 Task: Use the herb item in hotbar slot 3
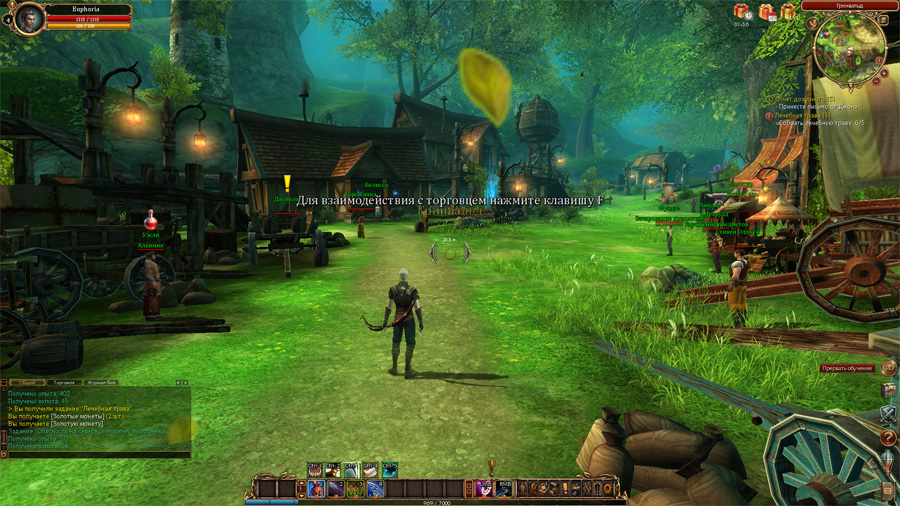[355, 489]
